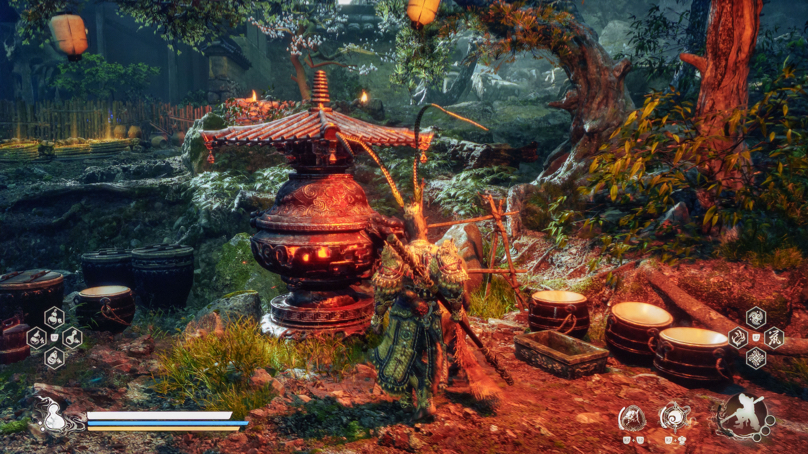Viewport: 808px width, 454px height.
Task: Select the woven knot pattern spell hexagon
Action: (756, 358)
